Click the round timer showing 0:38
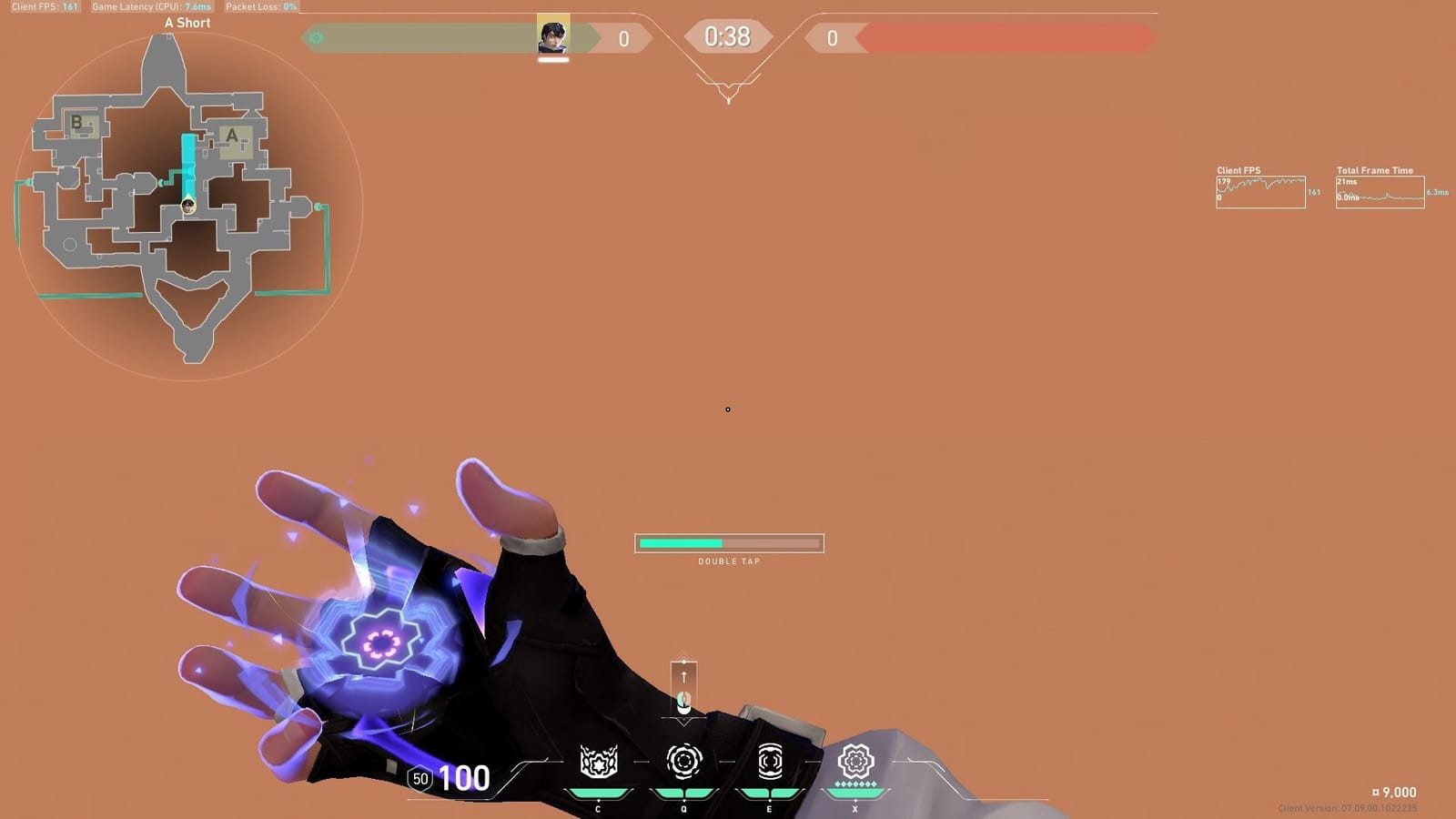The width and height of the screenshot is (1456, 819). click(728, 37)
